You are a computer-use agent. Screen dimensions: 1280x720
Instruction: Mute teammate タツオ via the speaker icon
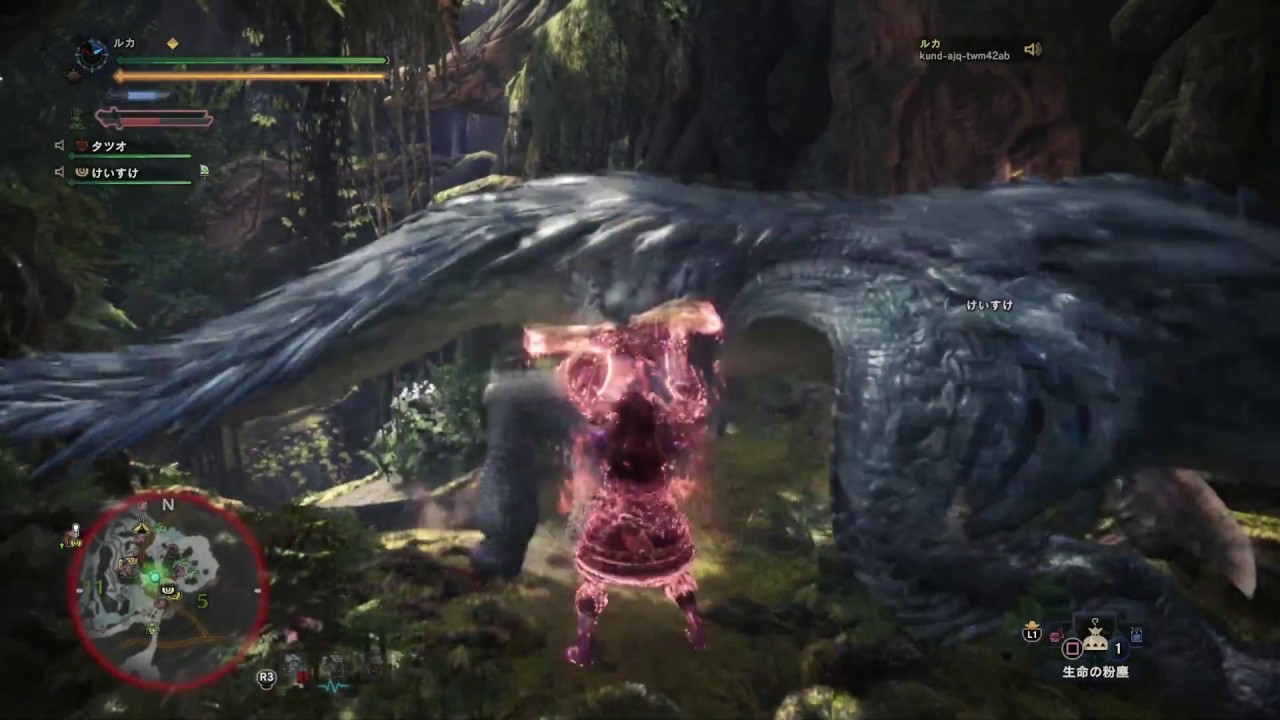tap(59, 146)
